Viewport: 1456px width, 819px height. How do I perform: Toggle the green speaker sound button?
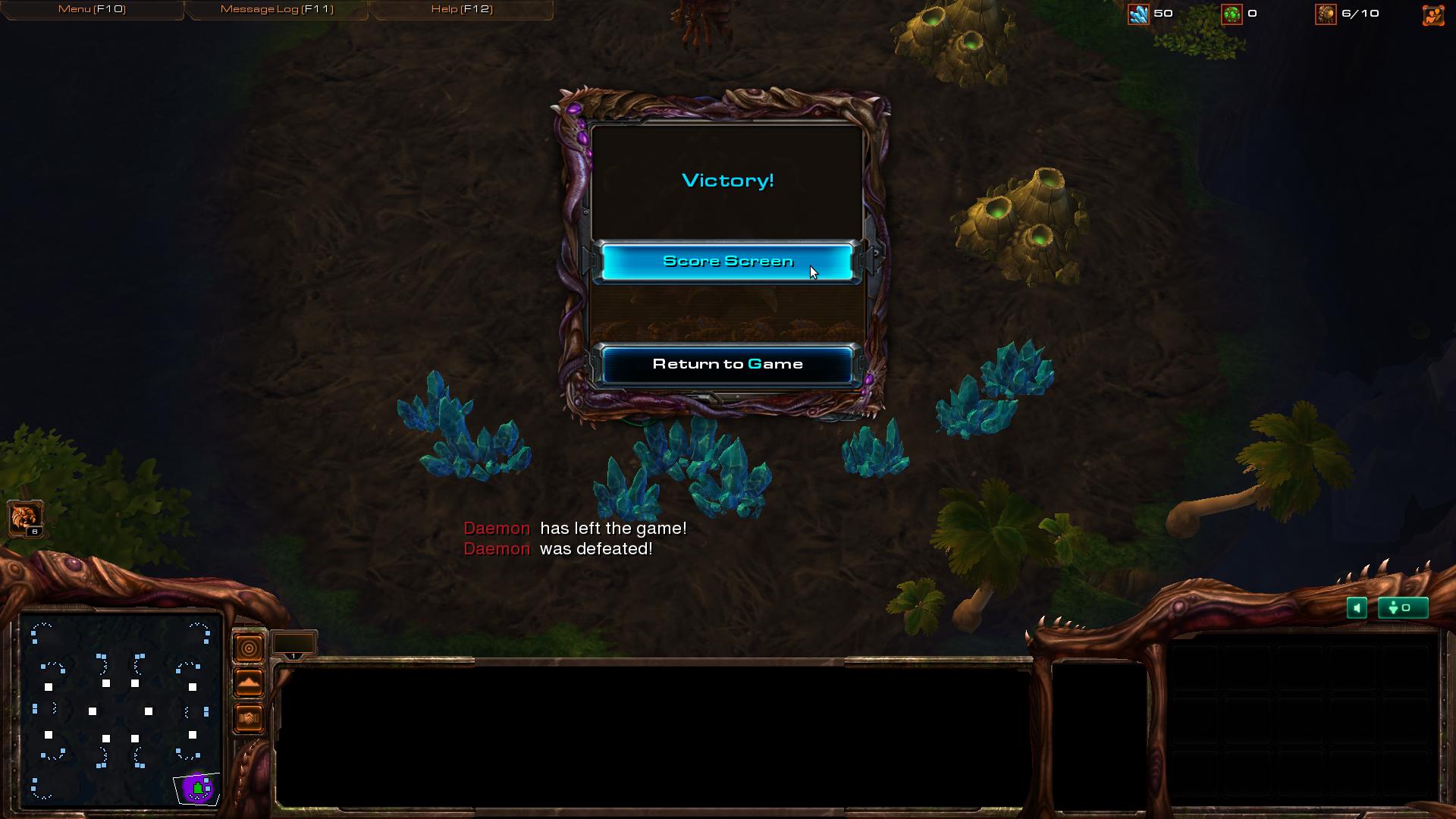tap(1357, 607)
